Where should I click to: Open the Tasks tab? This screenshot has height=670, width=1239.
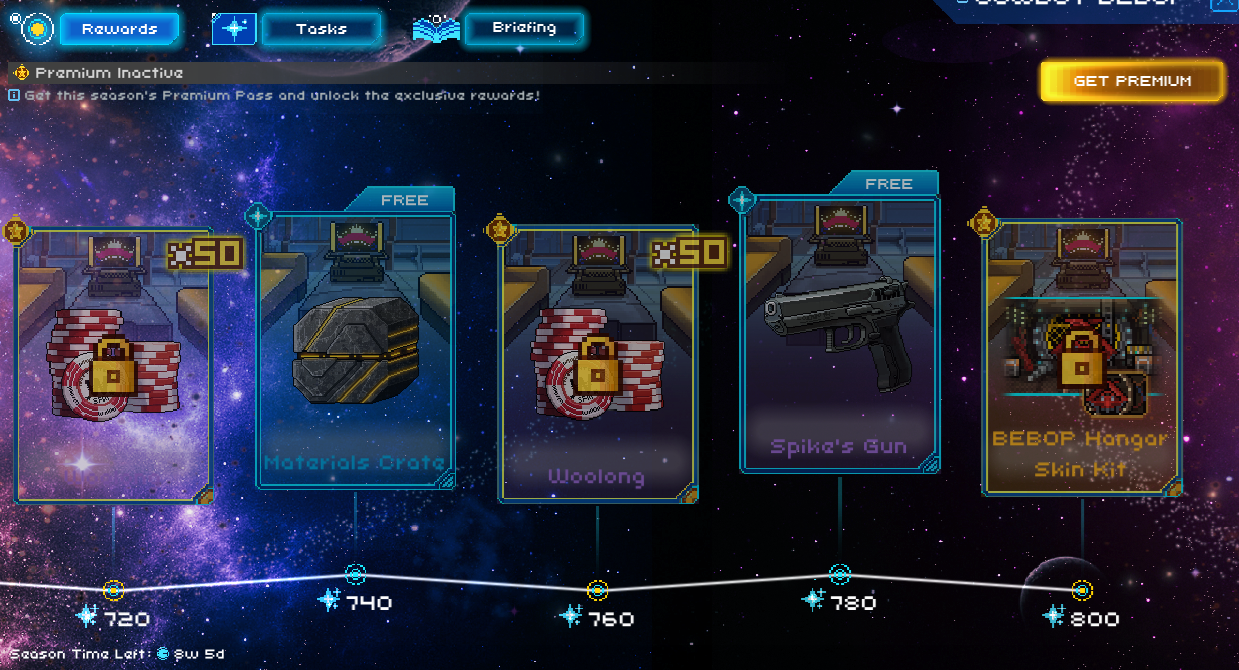(x=321, y=29)
